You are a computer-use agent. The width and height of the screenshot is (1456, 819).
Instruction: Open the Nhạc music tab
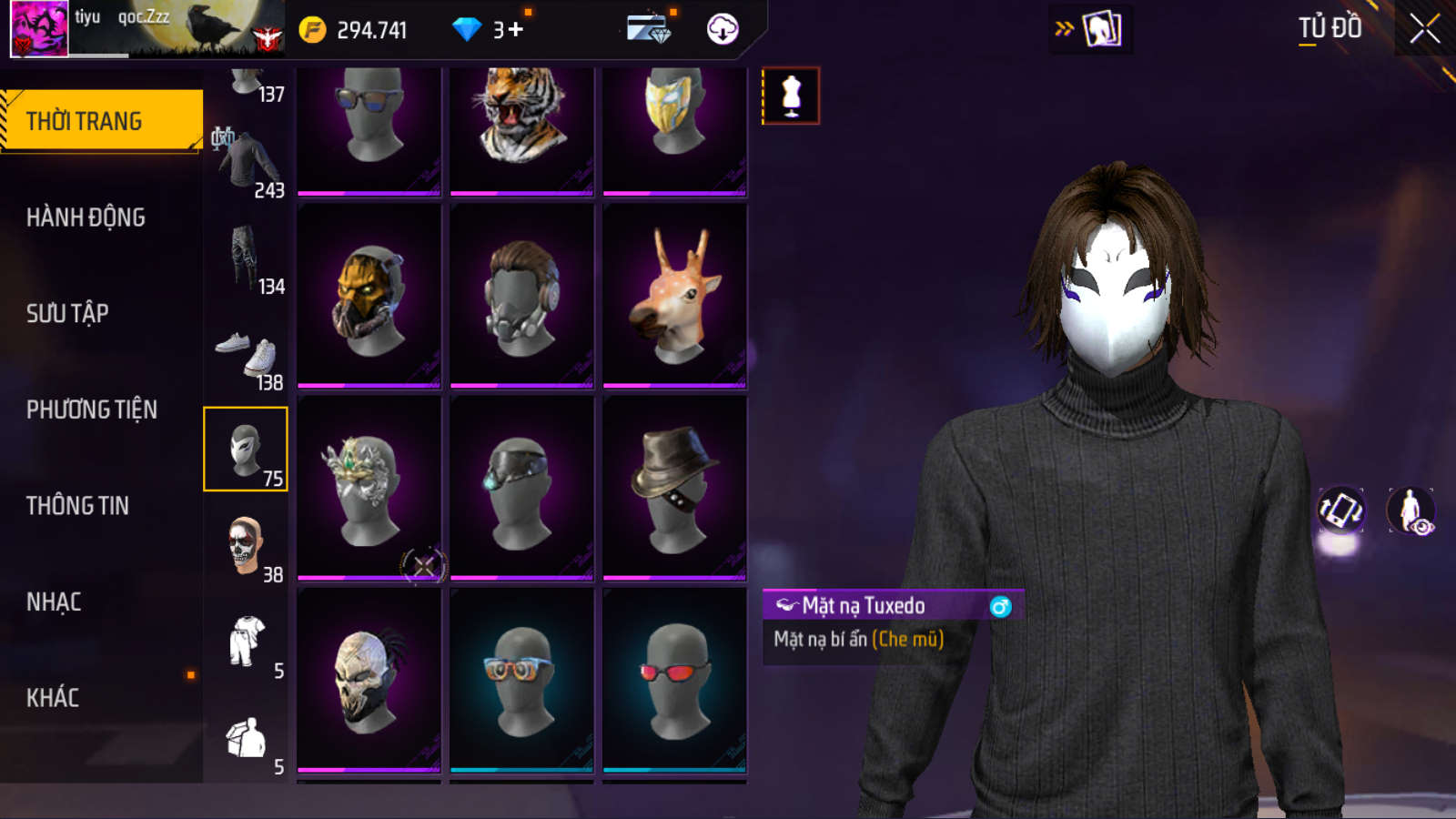click(54, 602)
